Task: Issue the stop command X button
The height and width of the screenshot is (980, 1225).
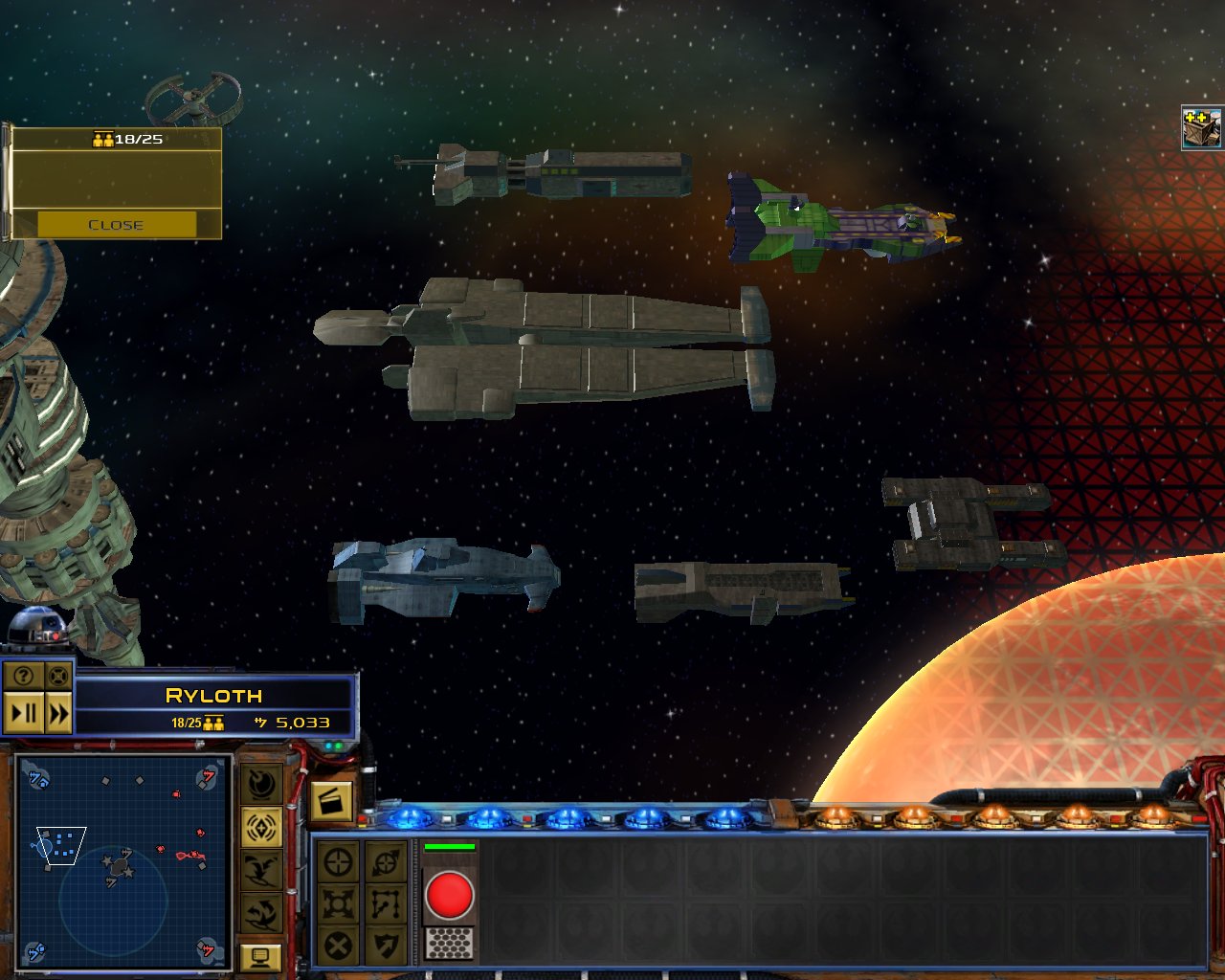Action: [338, 946]
